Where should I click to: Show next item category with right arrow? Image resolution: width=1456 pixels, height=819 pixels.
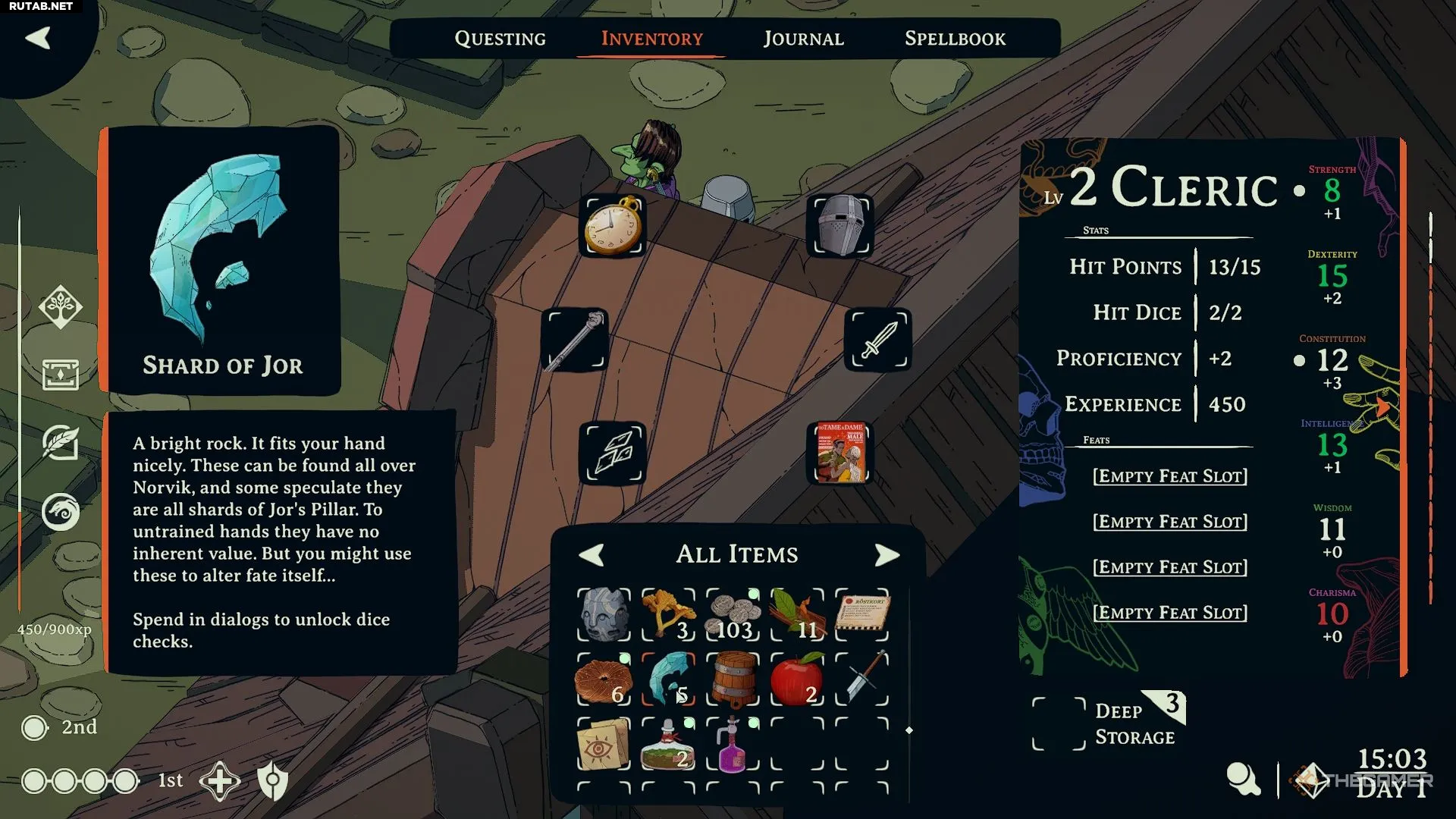point(886,554)
